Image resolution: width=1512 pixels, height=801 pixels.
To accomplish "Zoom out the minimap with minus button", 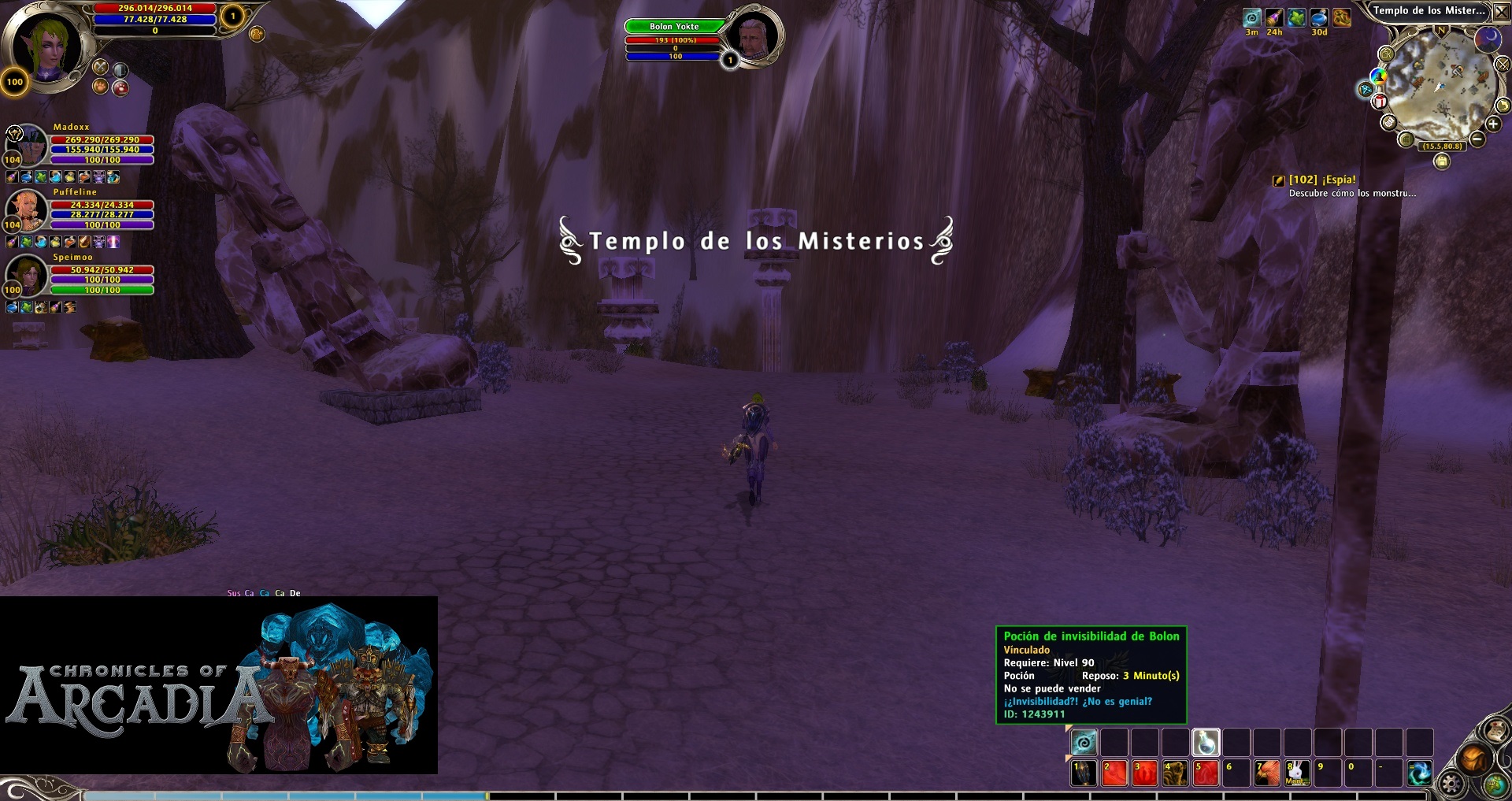I will point(1477,139).
